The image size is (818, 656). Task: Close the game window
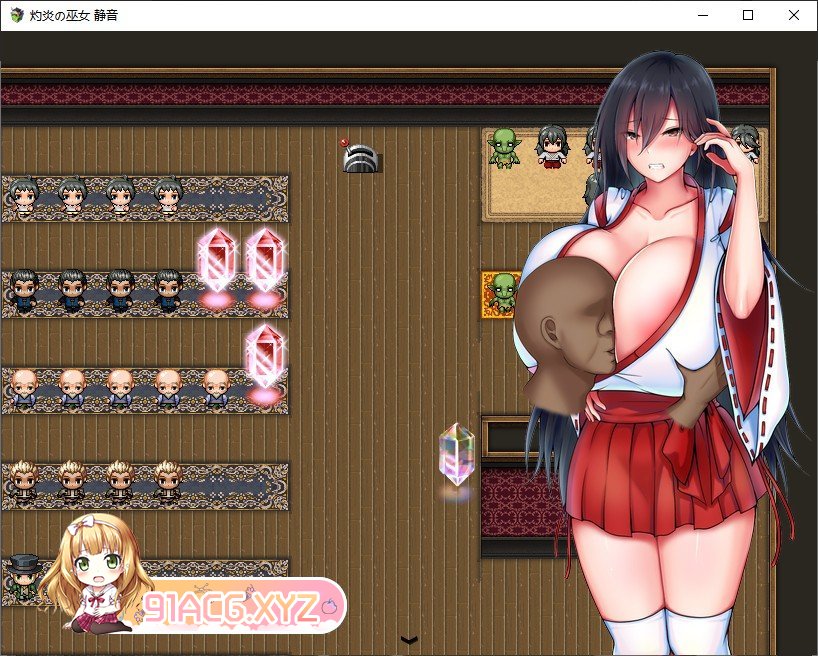(x=794, y=15)
